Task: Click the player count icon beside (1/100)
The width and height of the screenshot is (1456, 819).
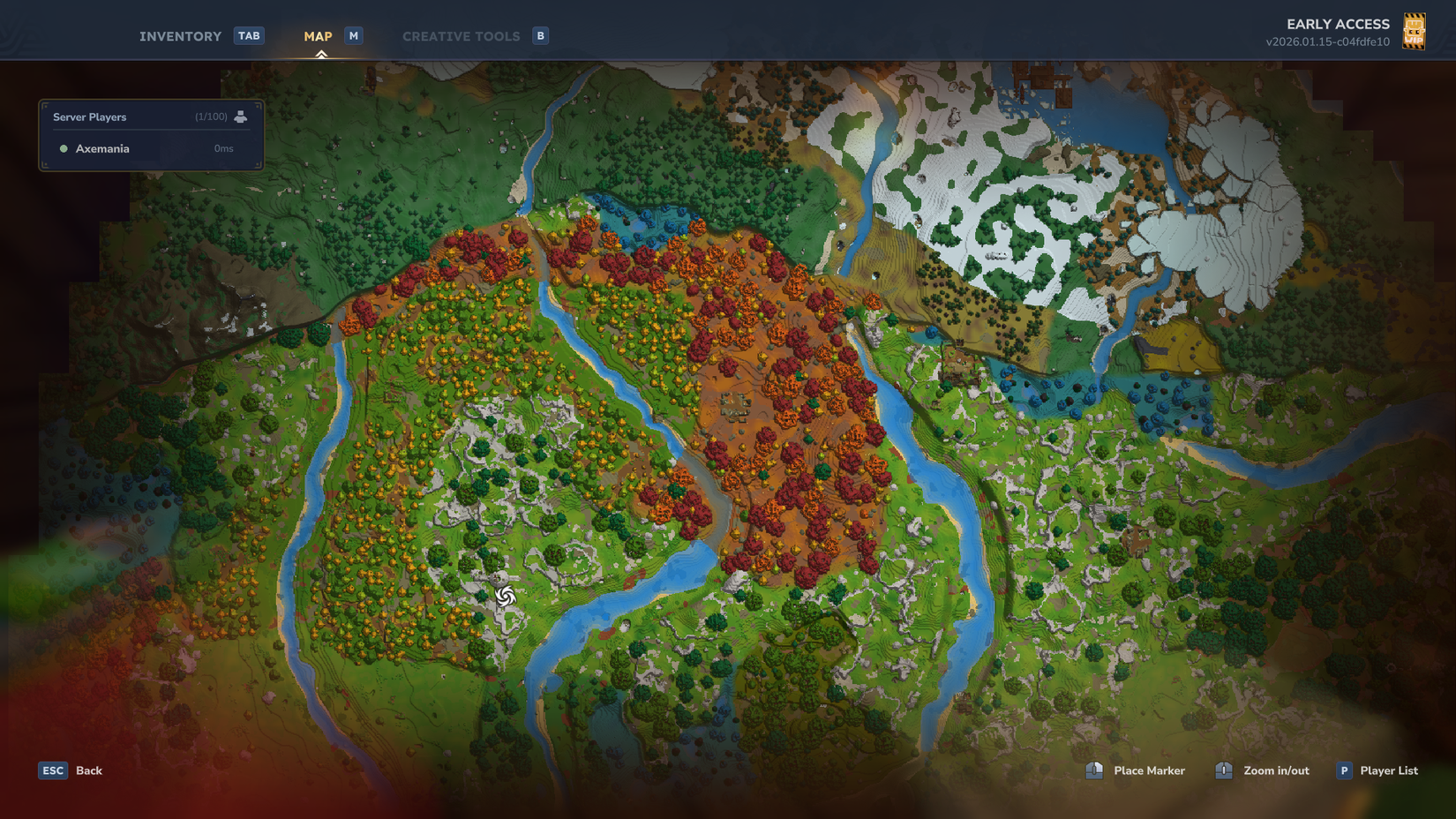Action: click(x=242, y=116)
